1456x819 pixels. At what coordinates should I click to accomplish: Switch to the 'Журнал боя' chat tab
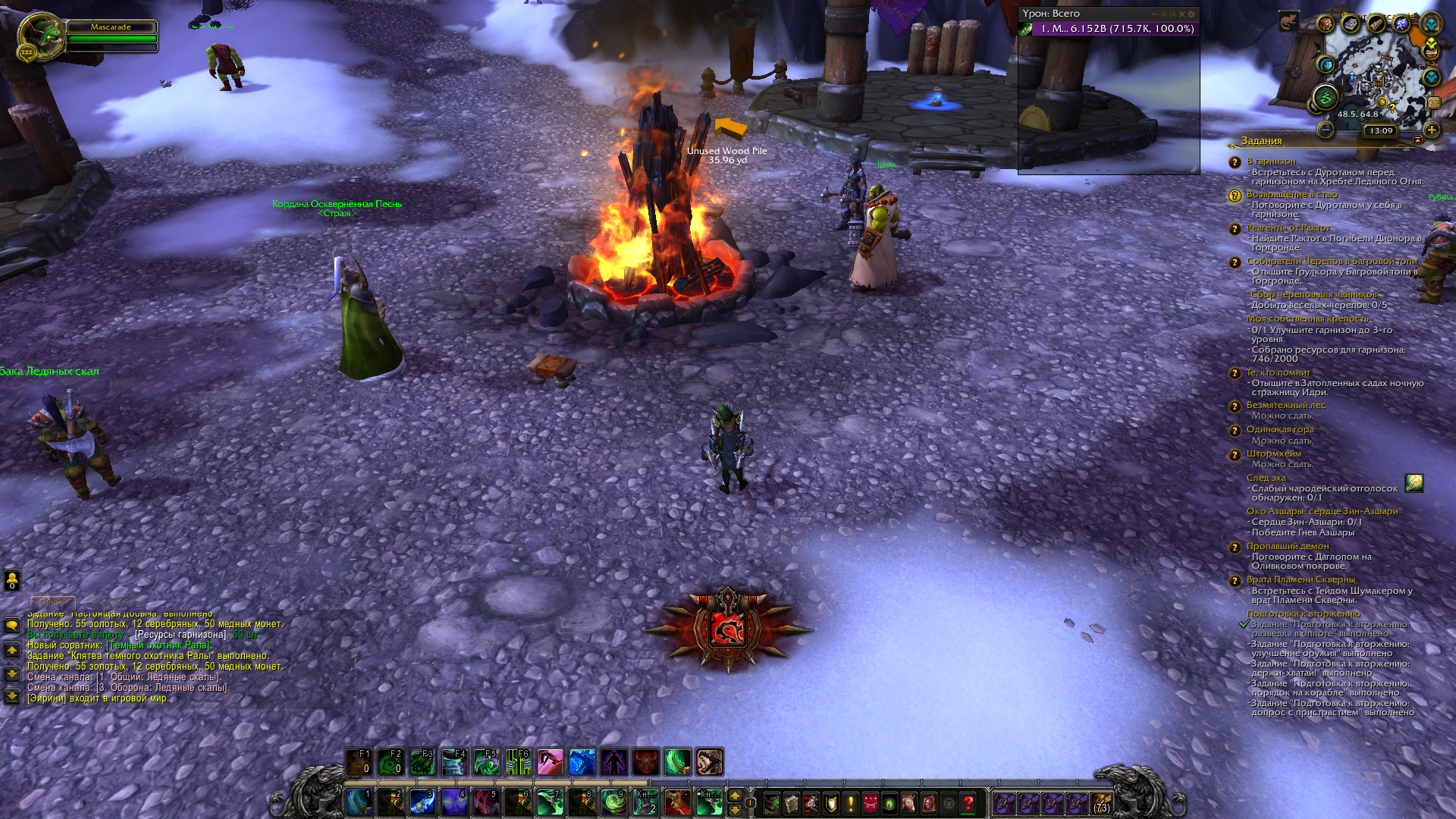pos(115,601)
